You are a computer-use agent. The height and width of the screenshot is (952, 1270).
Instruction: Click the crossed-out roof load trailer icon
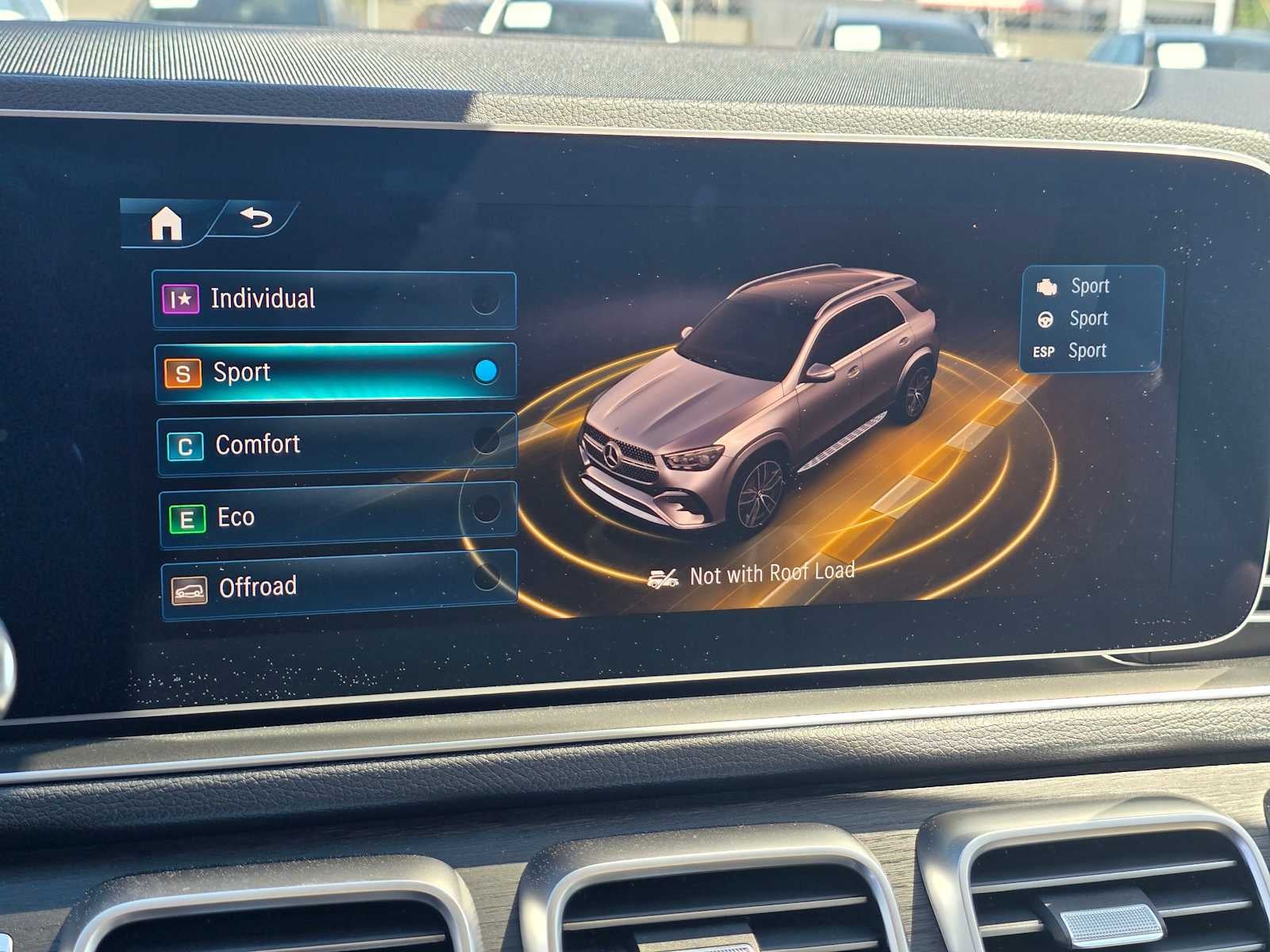click(x=664, y=577)
